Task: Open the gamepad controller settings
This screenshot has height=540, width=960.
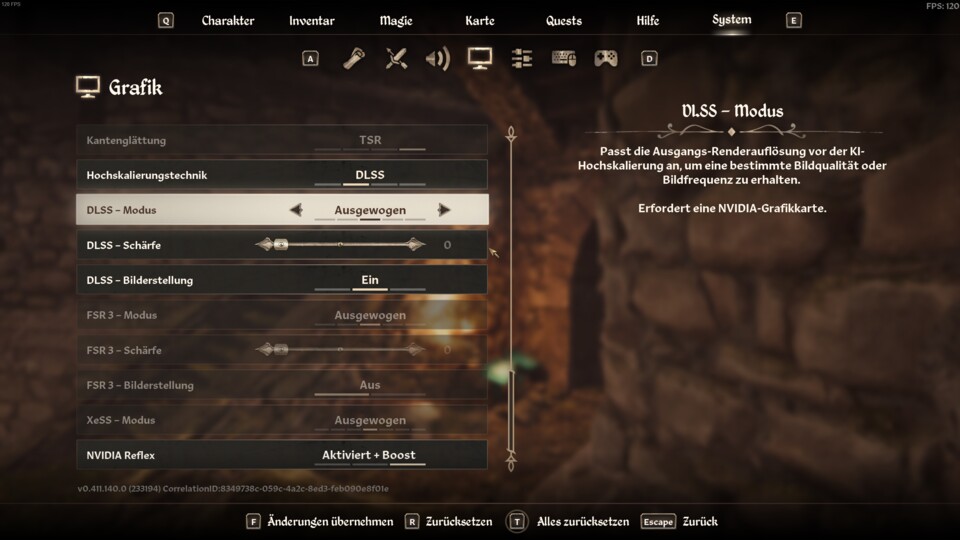Action: coord(606,59)
